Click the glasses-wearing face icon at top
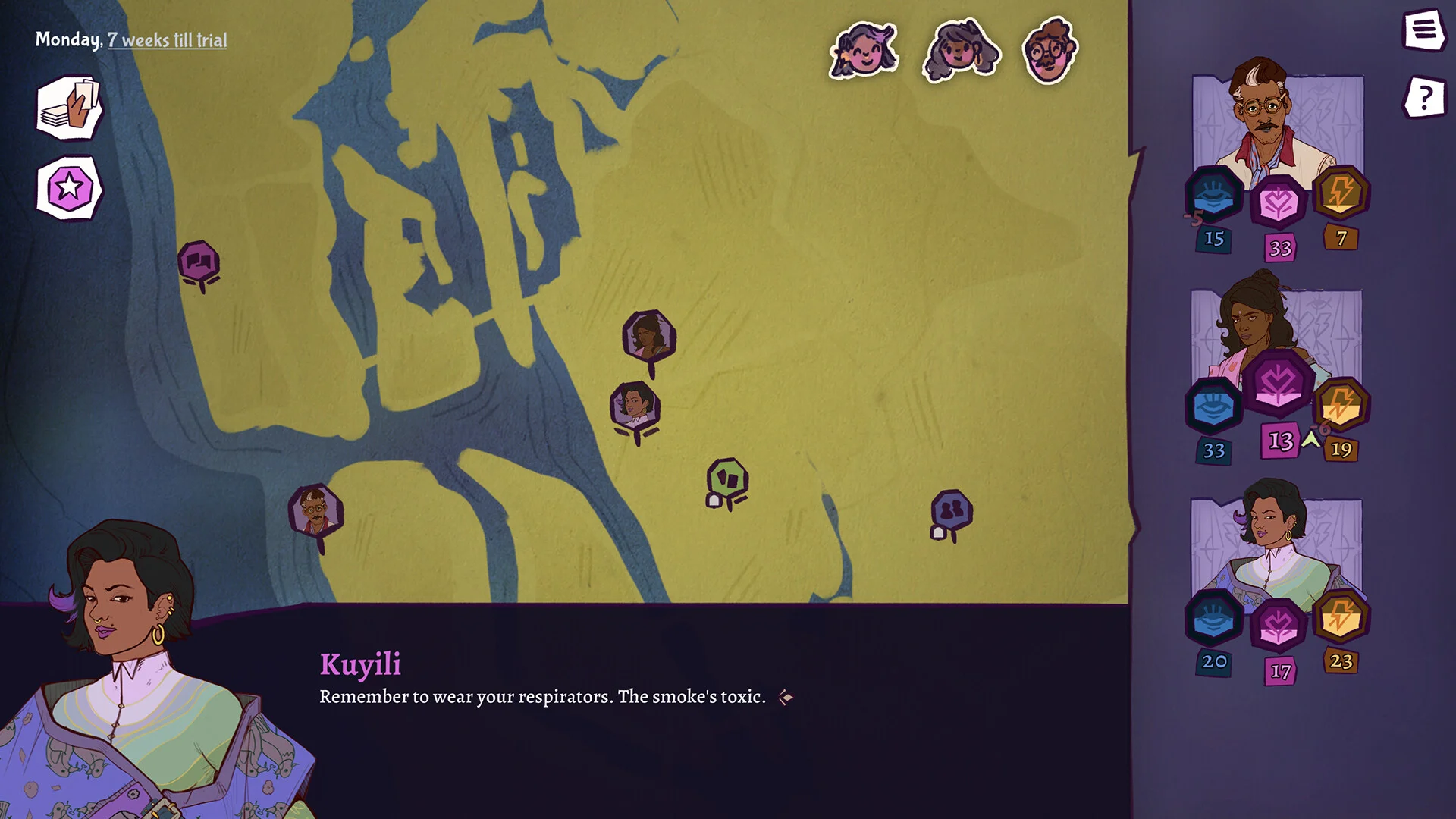The image size is (1456, 819). pos(1050,51)
